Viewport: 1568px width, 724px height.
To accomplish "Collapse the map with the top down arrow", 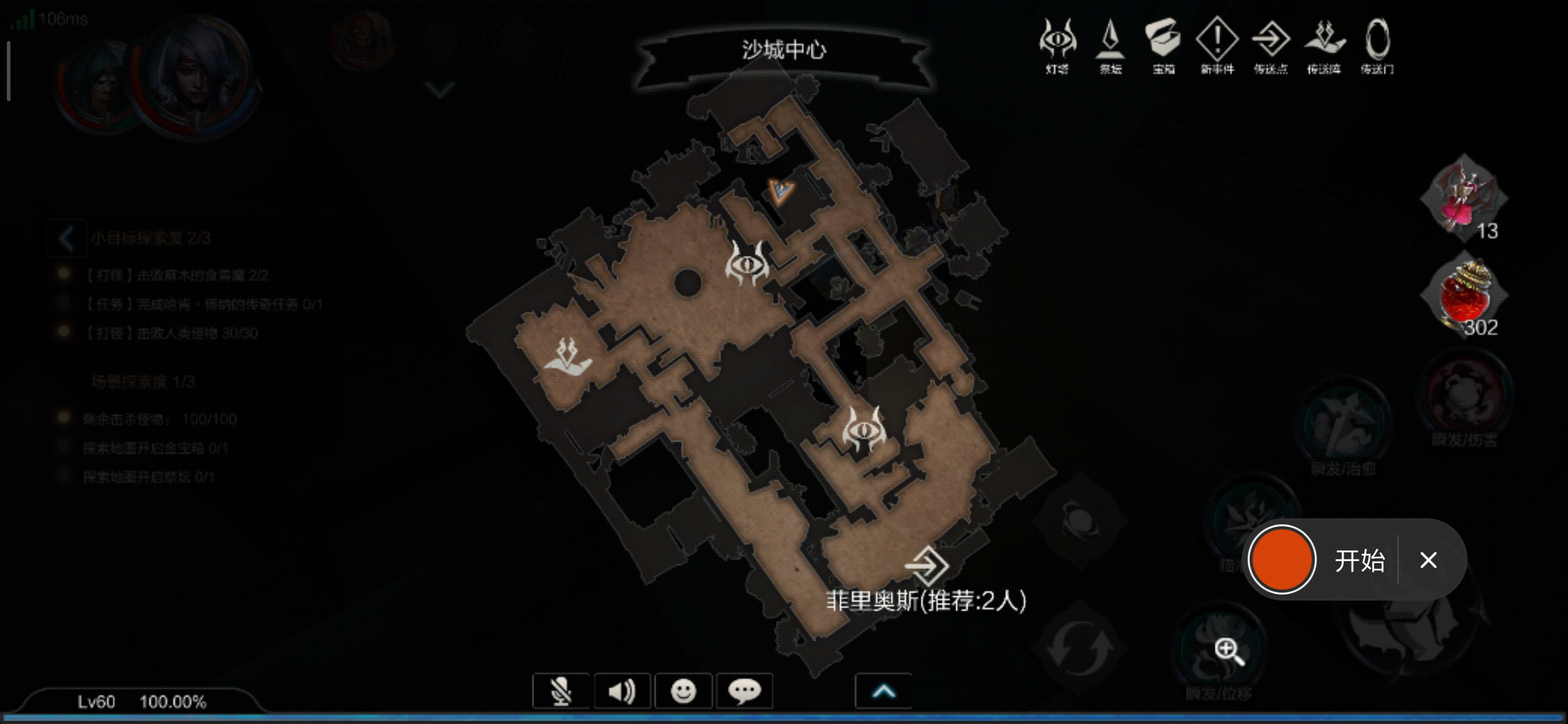I will click(439, 89).
